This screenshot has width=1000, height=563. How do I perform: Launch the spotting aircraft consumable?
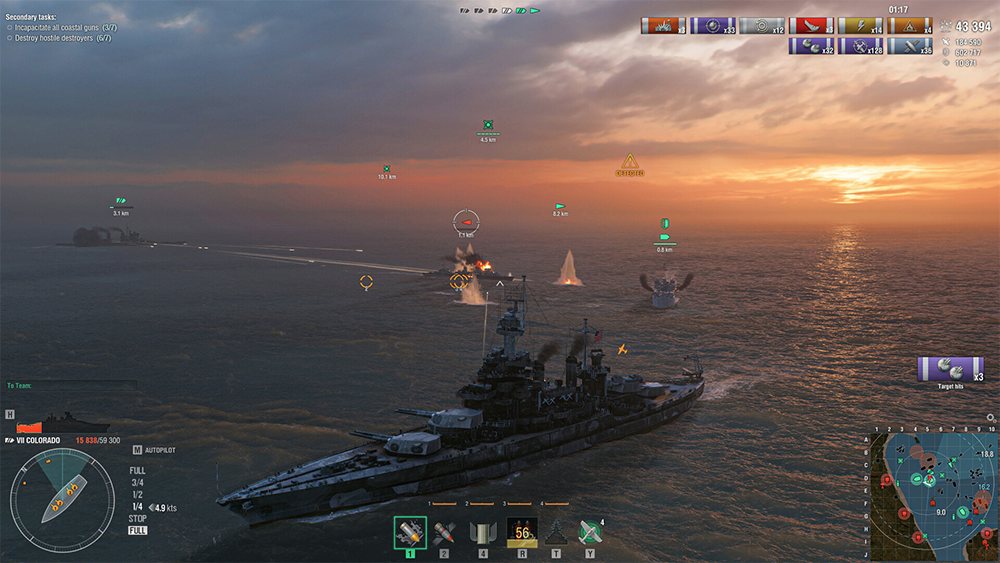pyautogui.click(x=590, y=531)
